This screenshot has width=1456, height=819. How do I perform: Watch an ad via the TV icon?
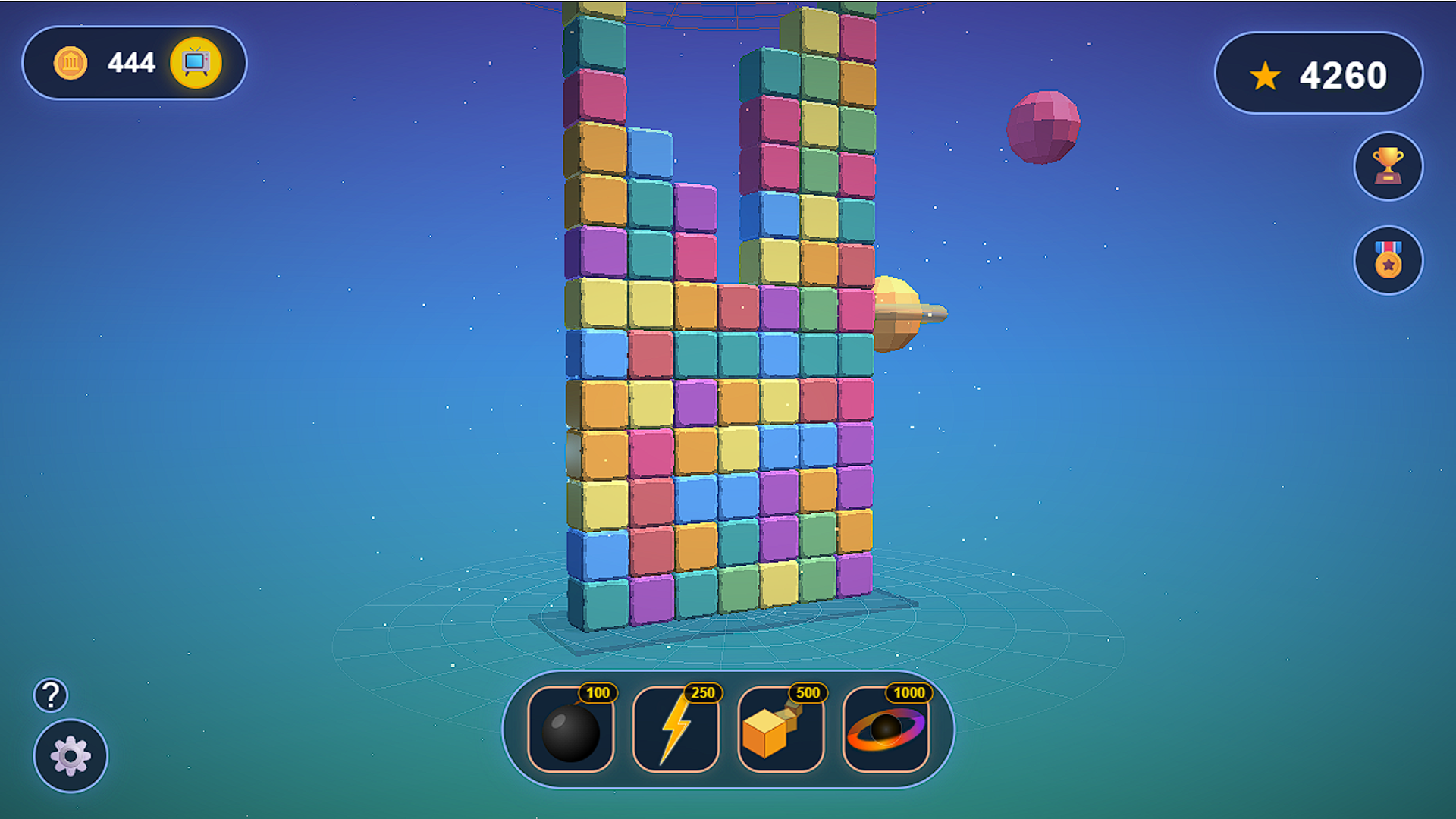pos(196,62)
